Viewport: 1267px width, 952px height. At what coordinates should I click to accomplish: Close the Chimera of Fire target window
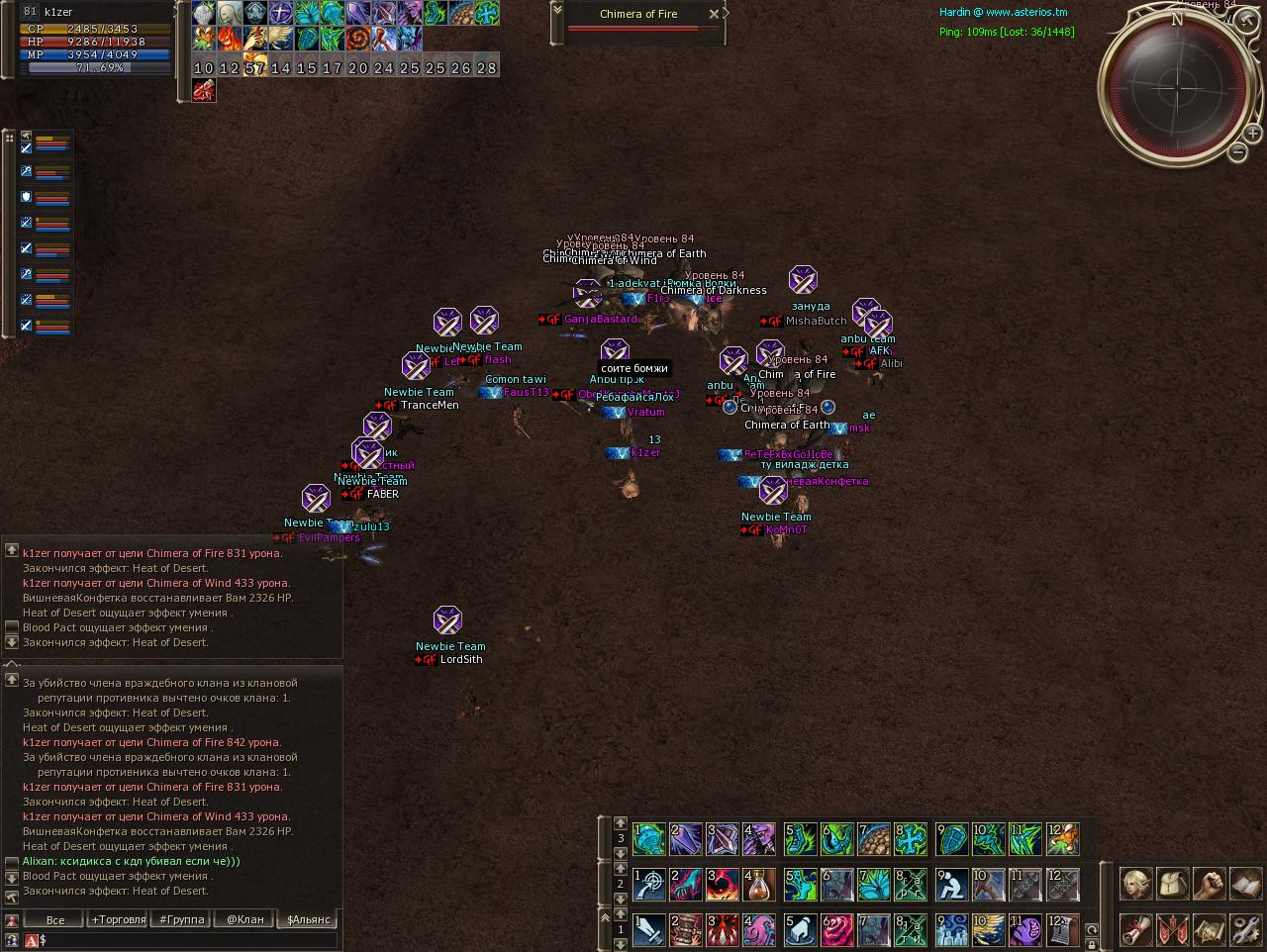coord(714,14)
